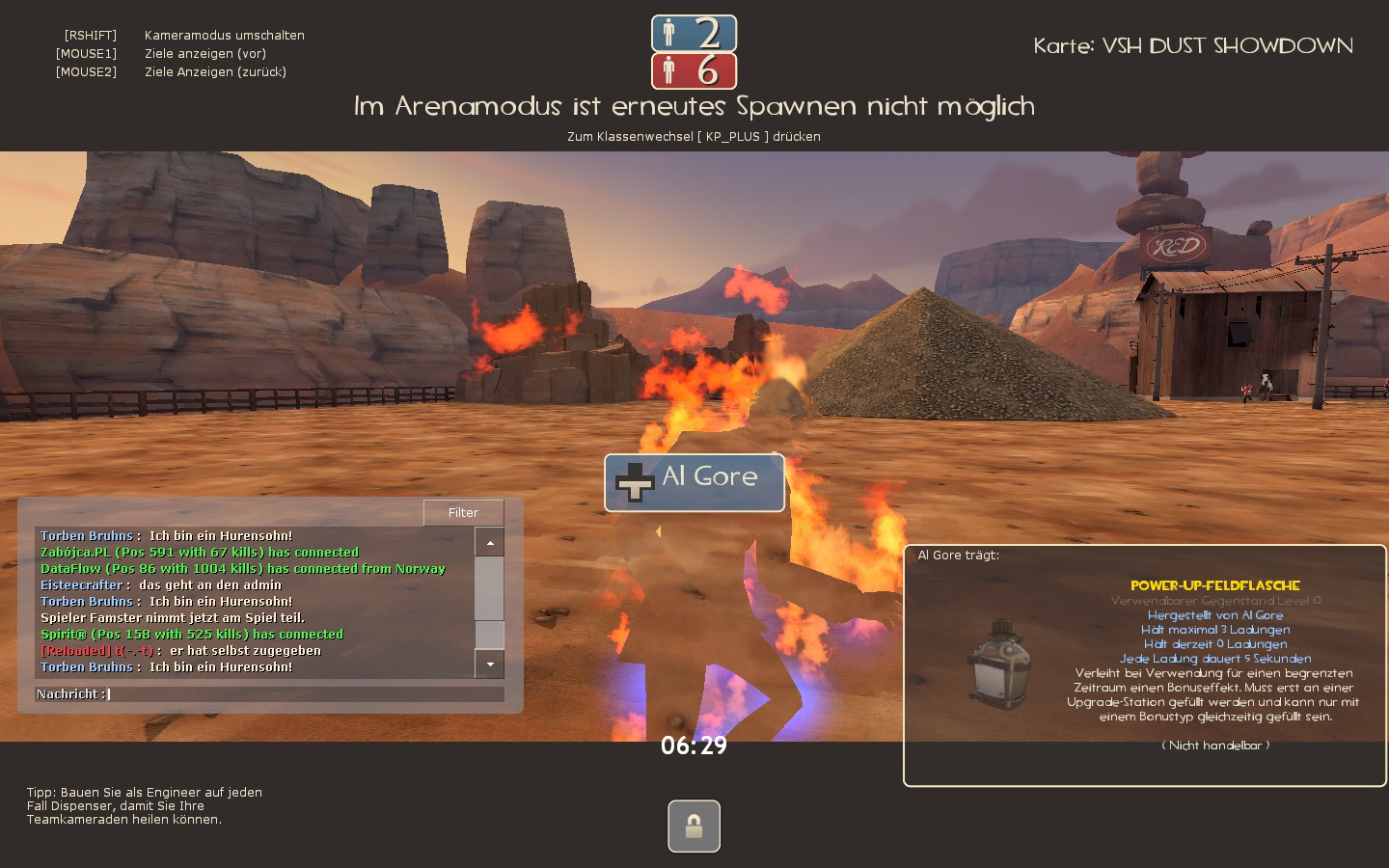Select the Al Gore spectator target label
Screen dimensions: 1389x868
tap(694, 482)
